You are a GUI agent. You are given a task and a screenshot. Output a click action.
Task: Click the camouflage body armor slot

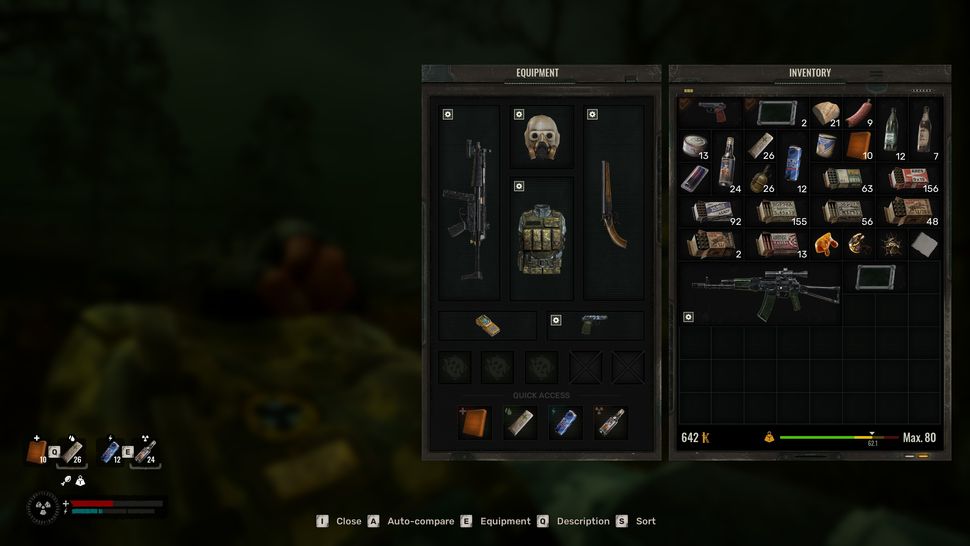tap(541, 238)
